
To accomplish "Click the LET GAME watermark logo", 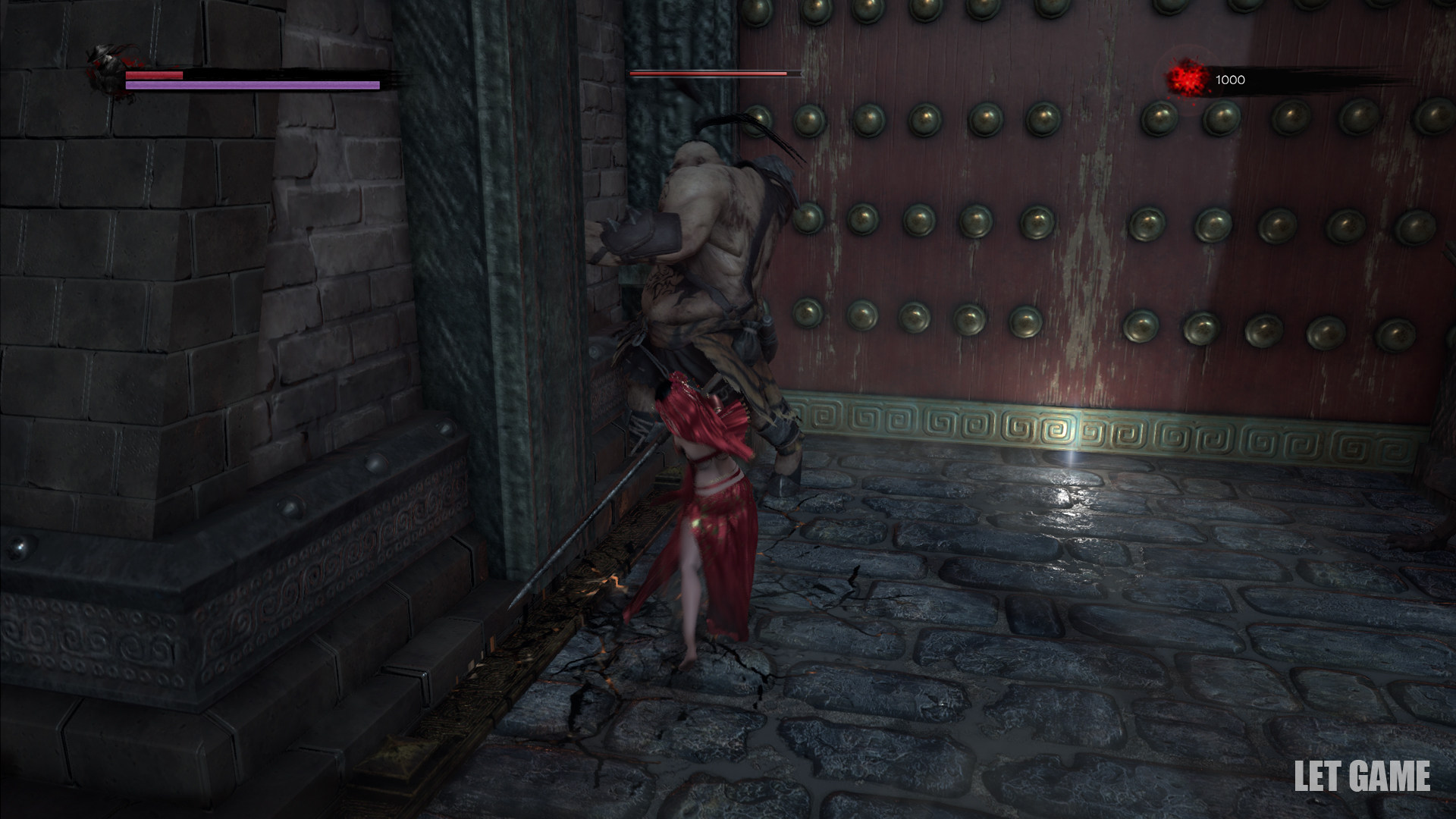I will coord(1361,777).
